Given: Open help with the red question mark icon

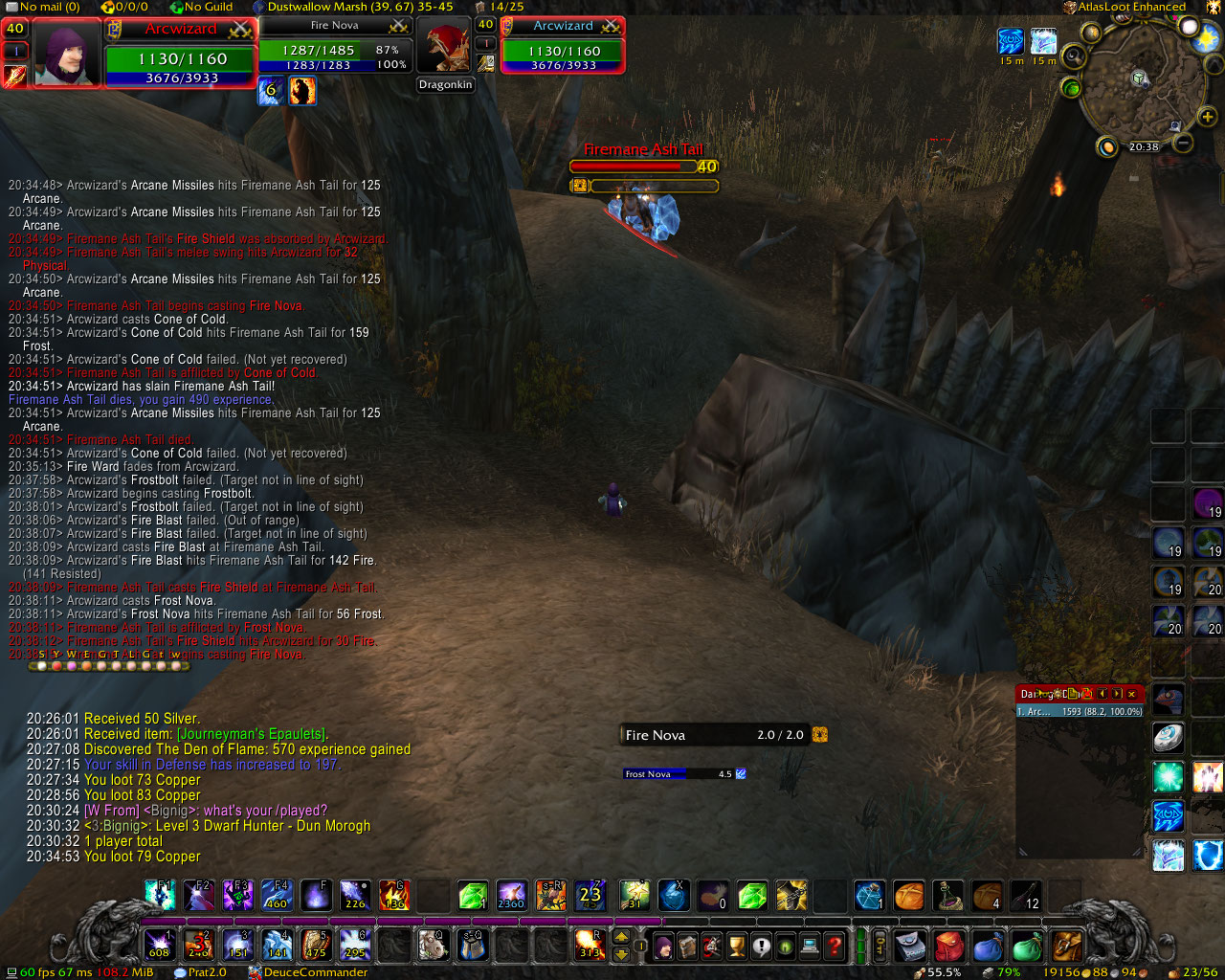Looking at the screenshot, I should point(836,946).
